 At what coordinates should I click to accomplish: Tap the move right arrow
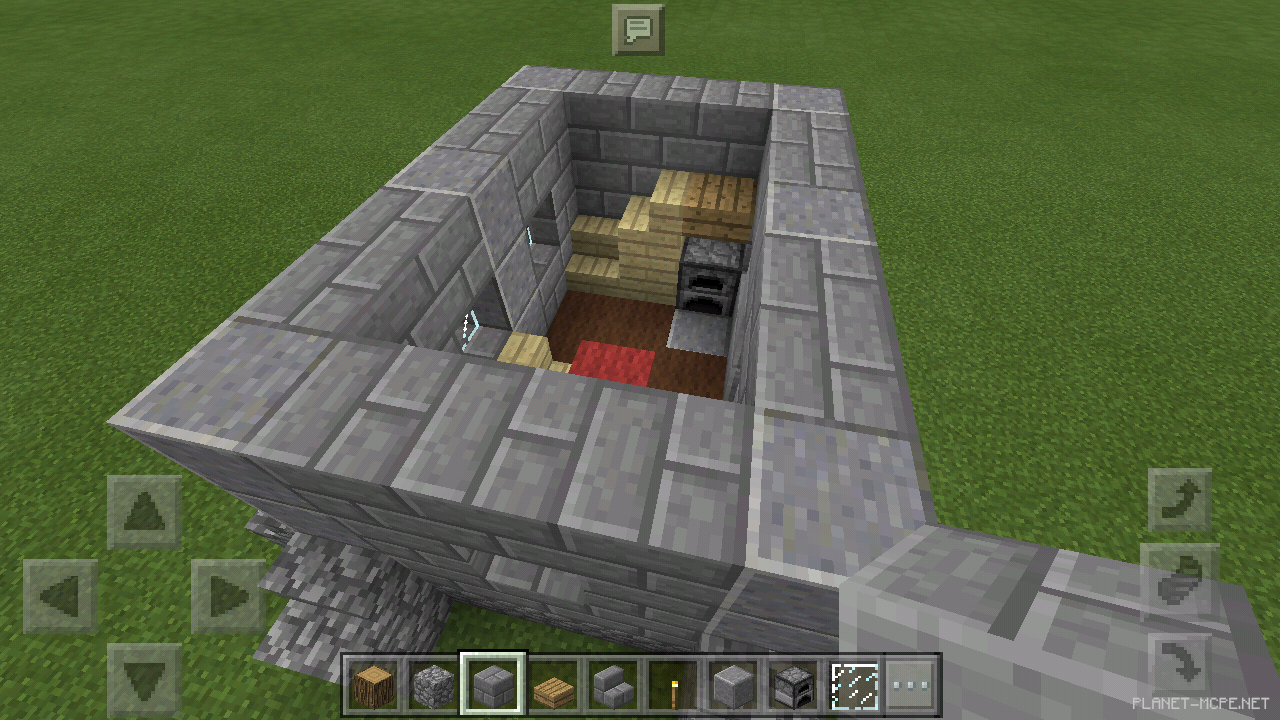(x=228, y=597)
